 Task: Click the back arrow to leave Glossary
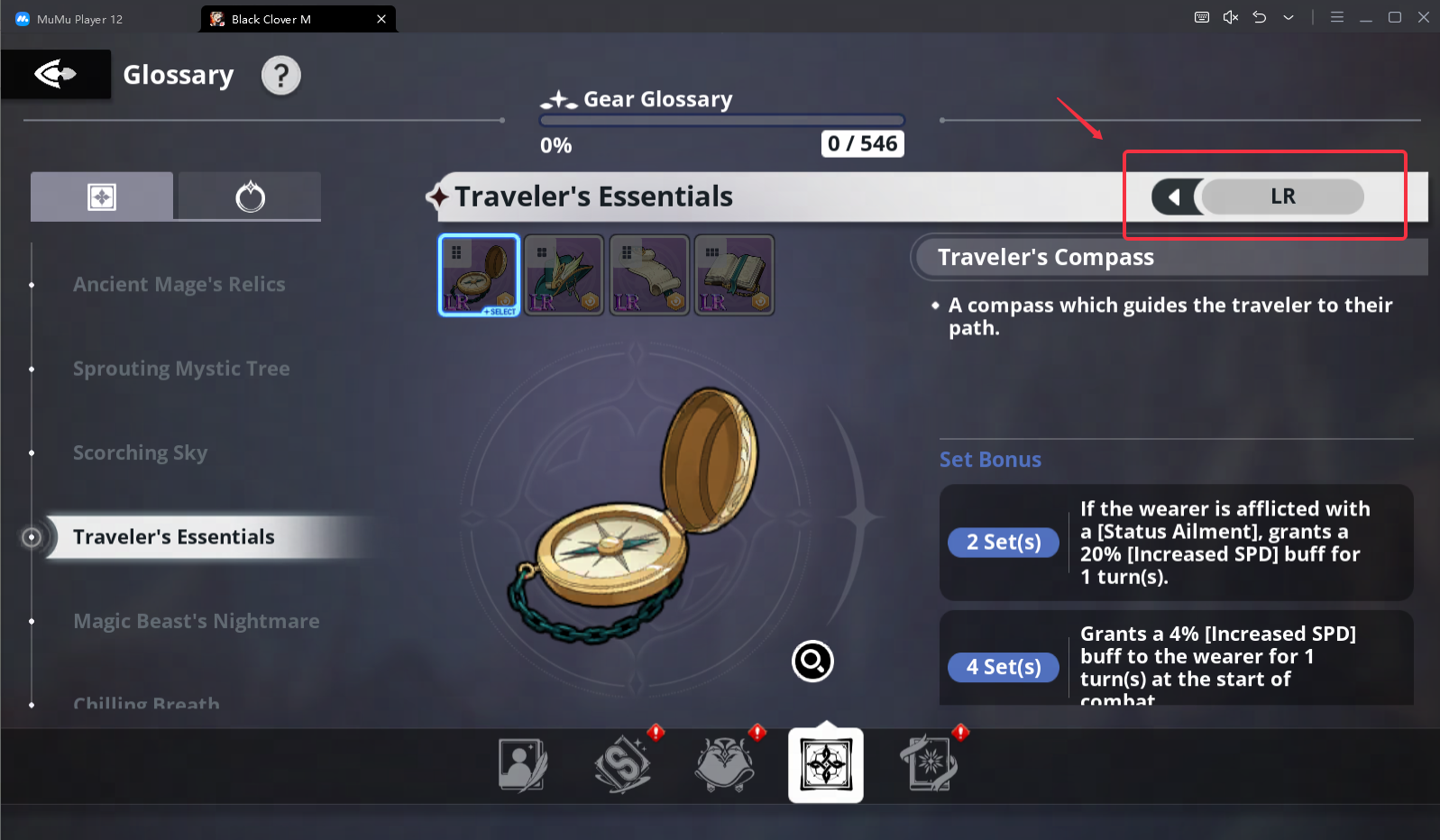54,74
